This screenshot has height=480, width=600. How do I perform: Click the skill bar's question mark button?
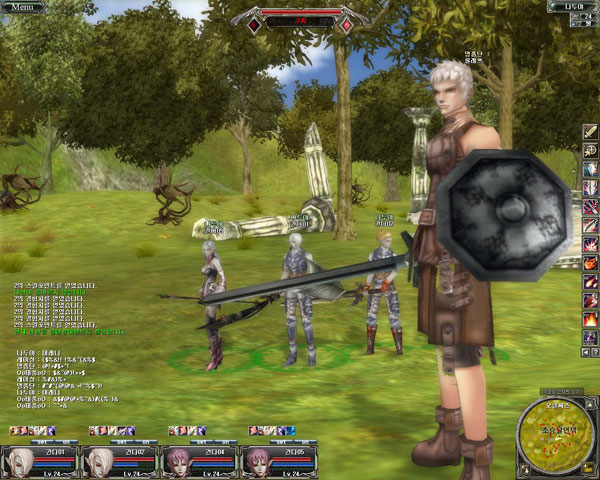click(x=595, y=352)
